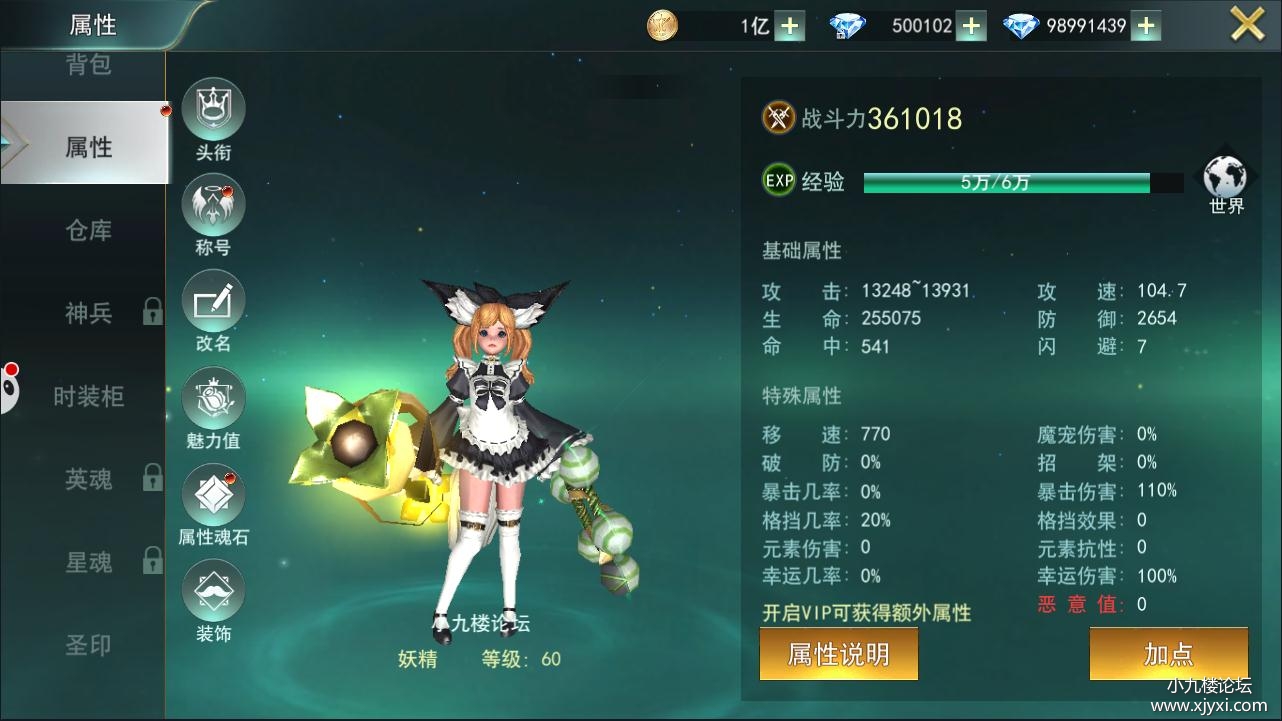Click the 世界 (World) globe icon
1282x721 pixels.
point(1225,178)
